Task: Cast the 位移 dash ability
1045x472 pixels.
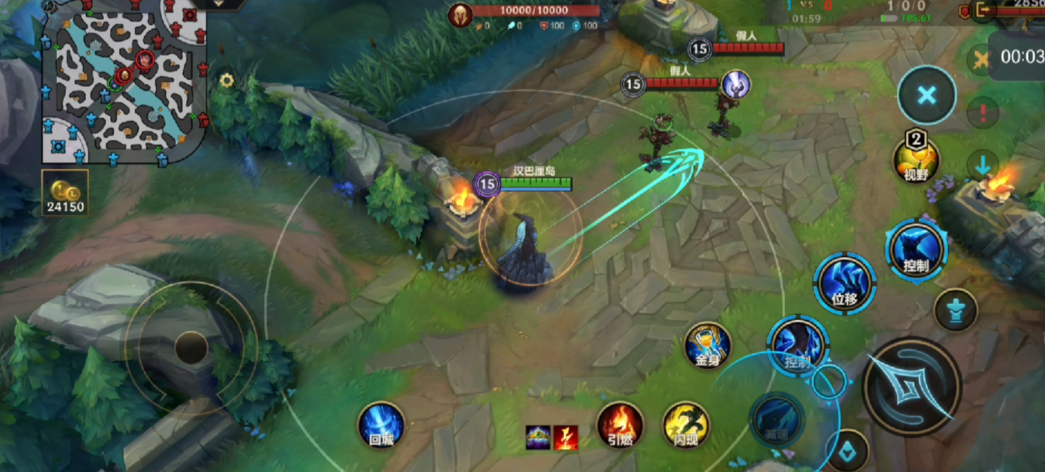Action: tap(844, 281)
